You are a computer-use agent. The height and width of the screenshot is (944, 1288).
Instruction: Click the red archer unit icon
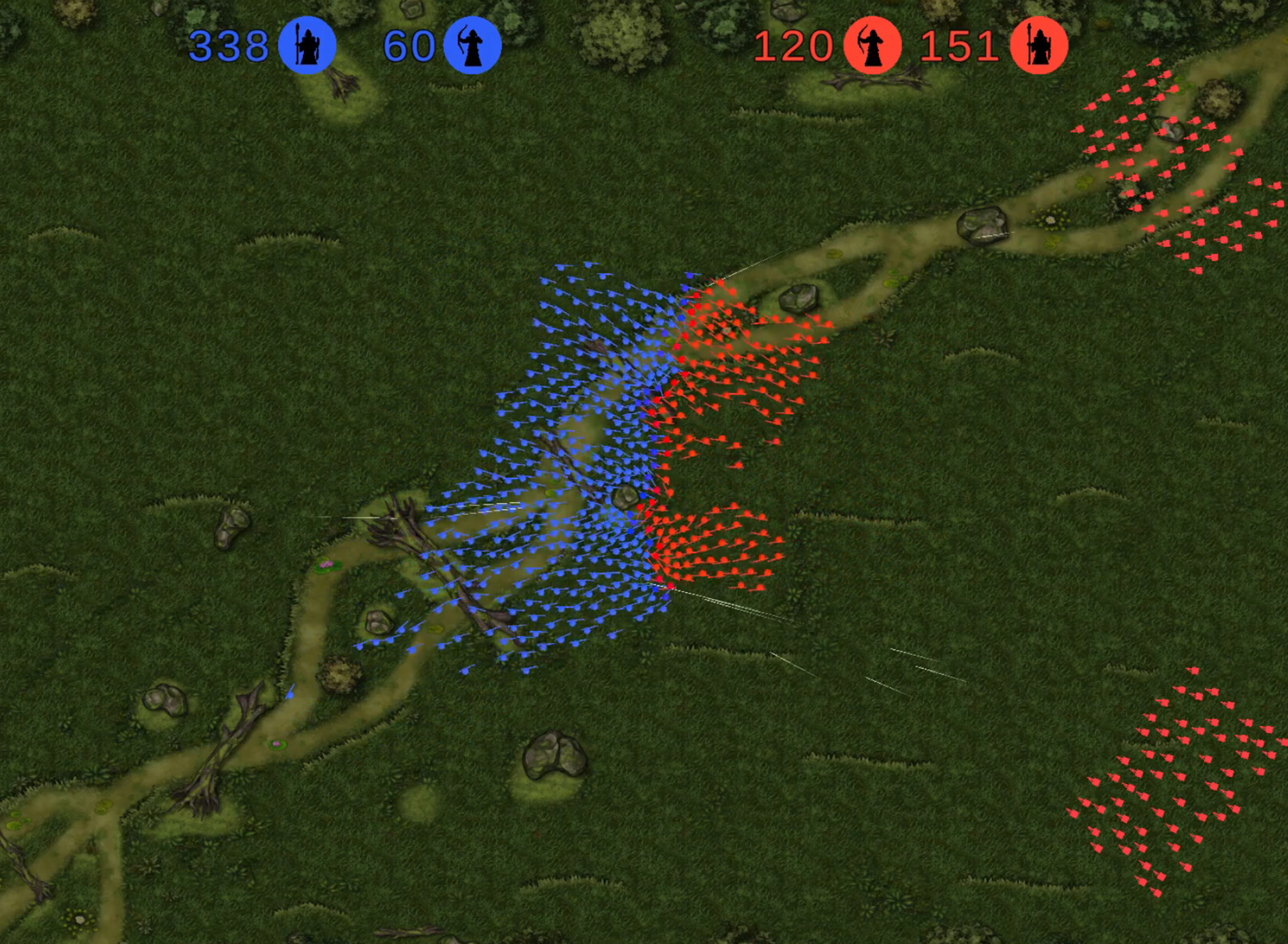pyautogui.click(x=873, y=45)
